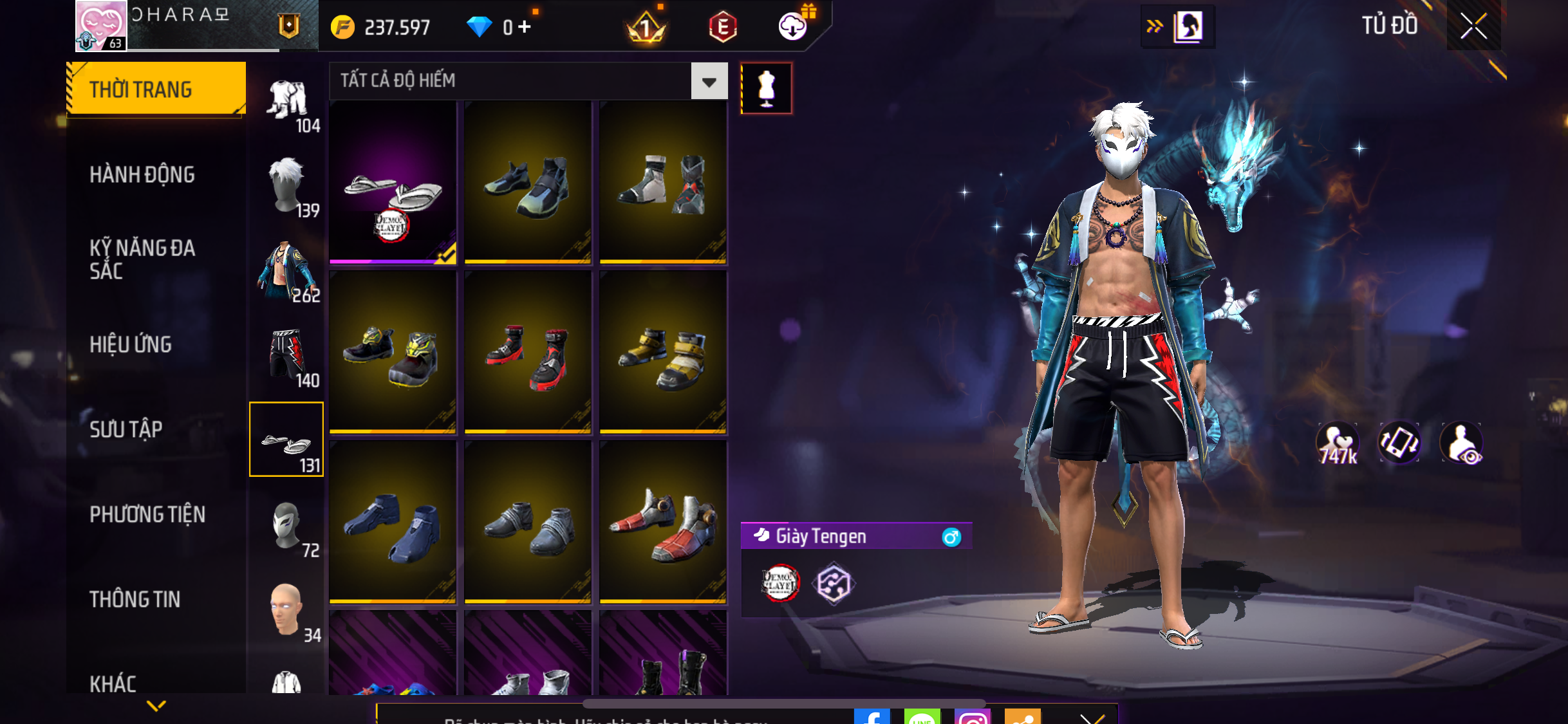Open the mask category with 72 items

[x=287, y=526]
